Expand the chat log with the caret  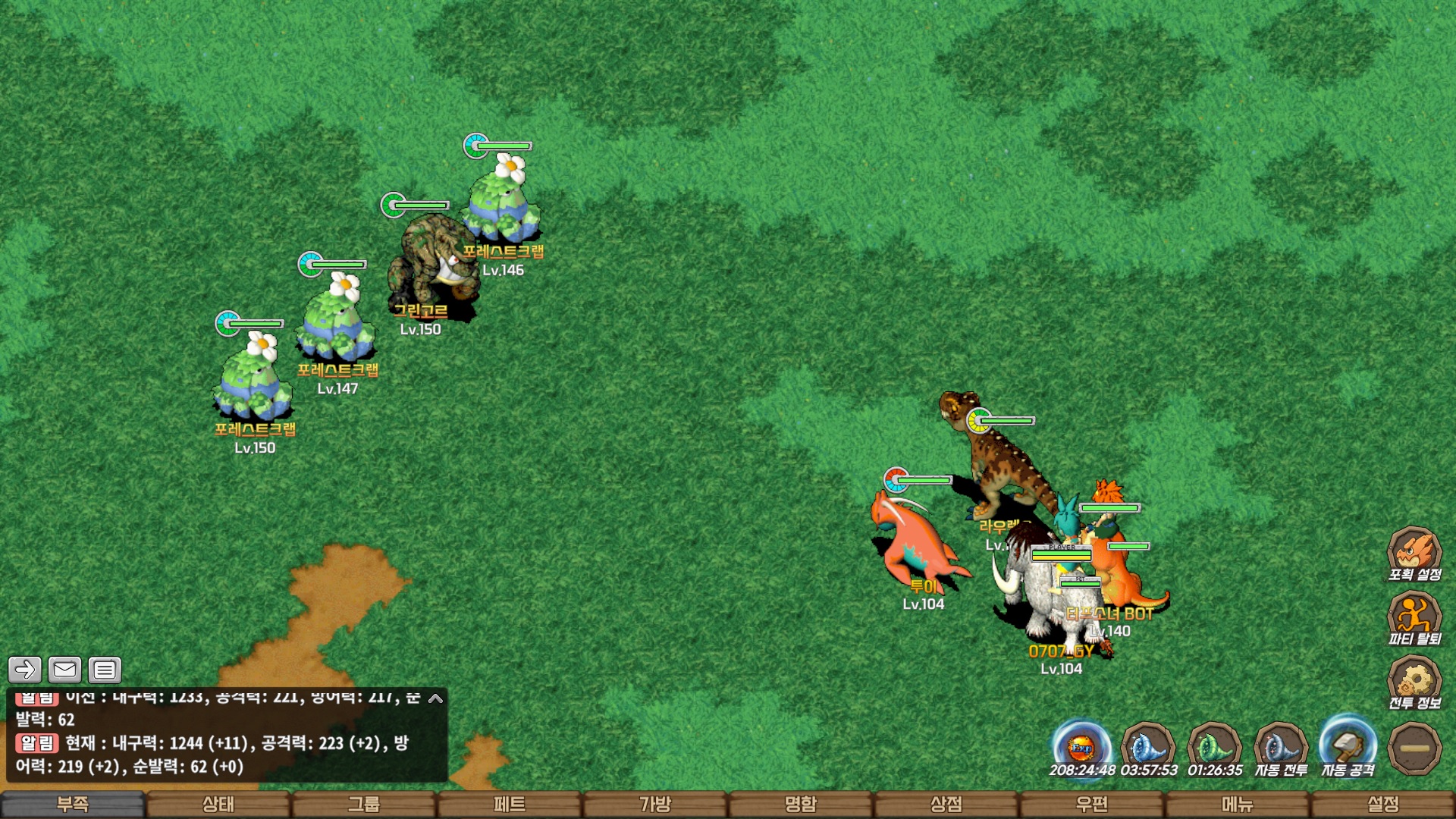point(435,698)
